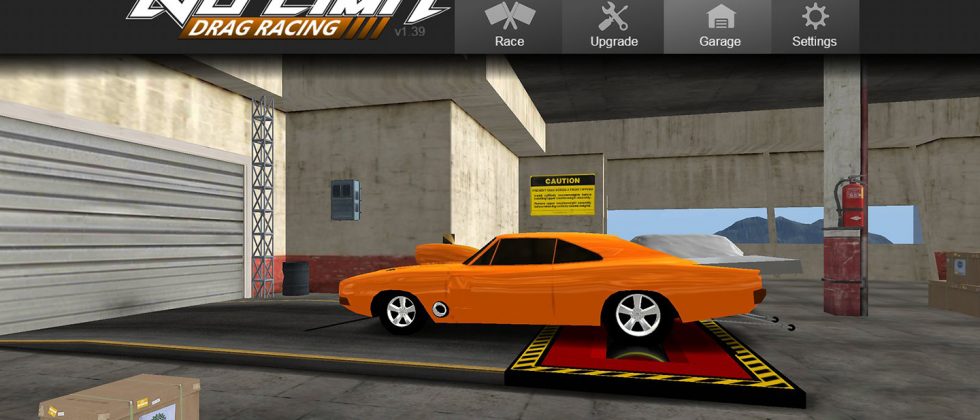
Task: Switch to the Upgrade tab
Action: 613,26
